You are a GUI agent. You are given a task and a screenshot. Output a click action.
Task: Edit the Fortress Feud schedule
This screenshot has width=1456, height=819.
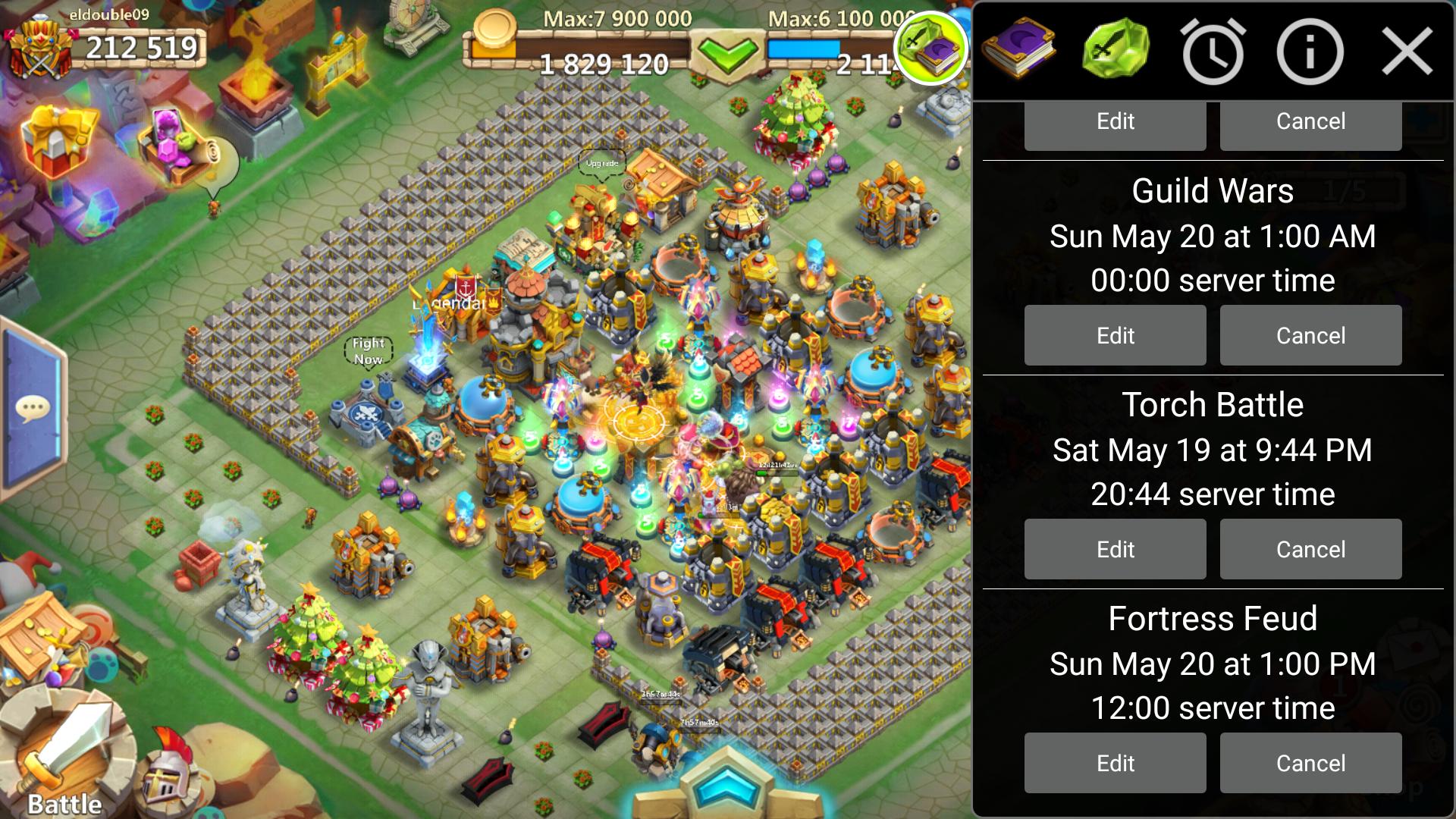[x=1114, y=763]
